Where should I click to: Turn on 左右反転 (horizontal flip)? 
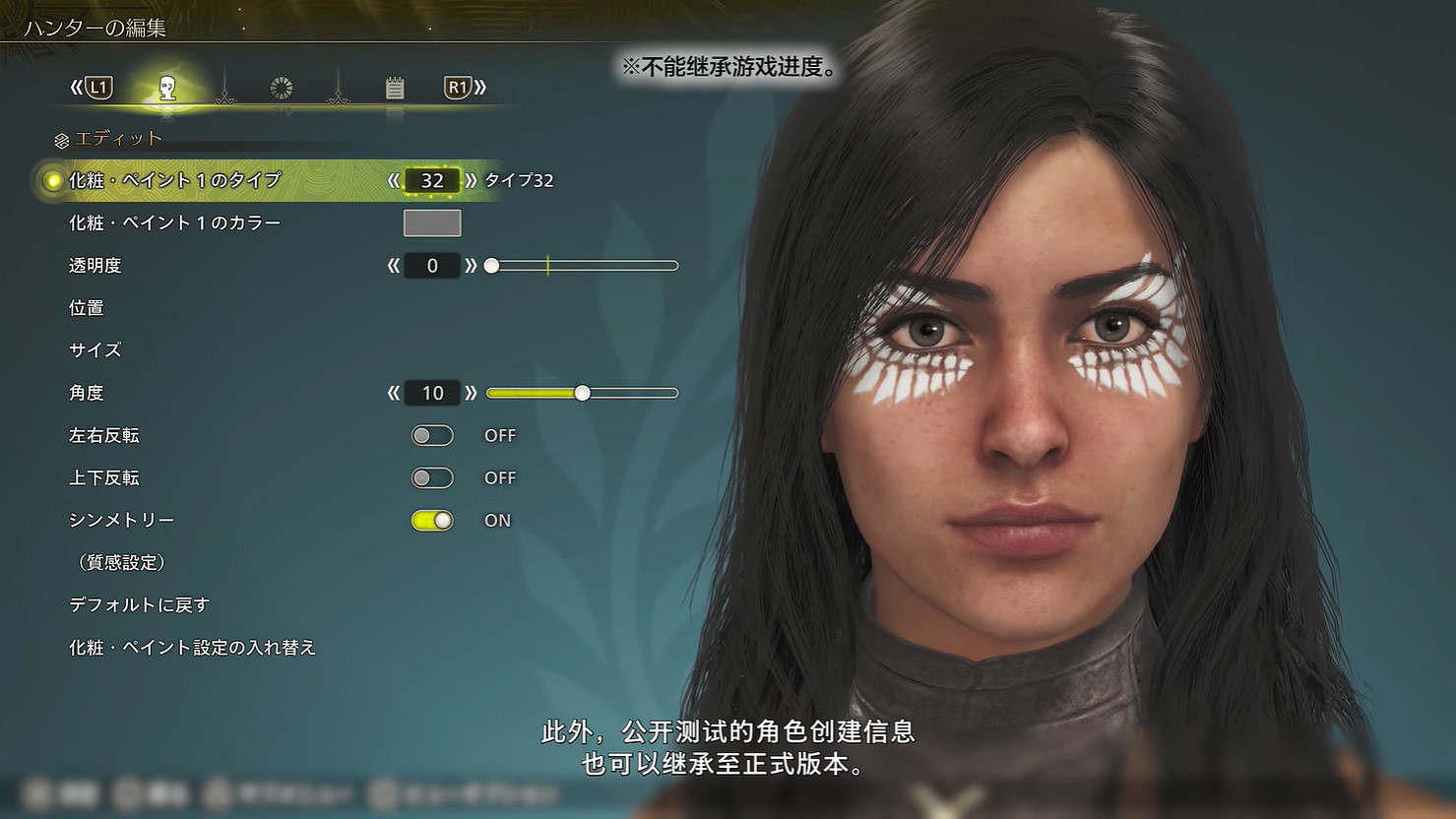coord(432,435)
